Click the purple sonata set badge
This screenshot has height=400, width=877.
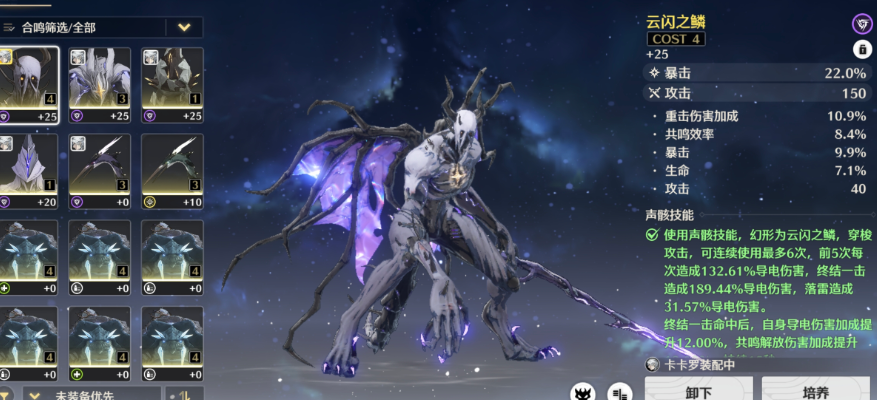tap(861, 23)
